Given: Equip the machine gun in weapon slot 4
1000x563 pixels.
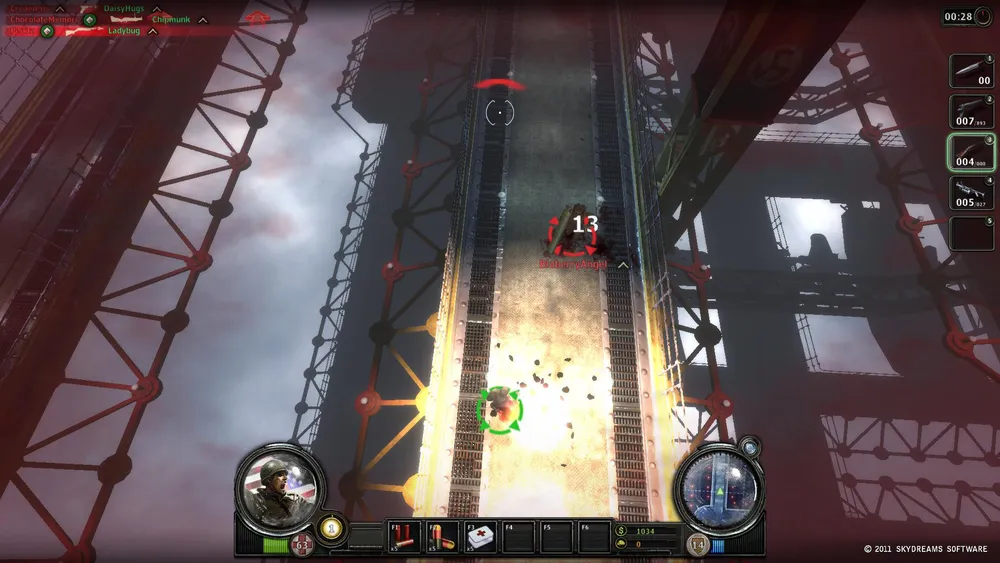Looking at the screenshot, I should pyautogui.click(x=970, y=192).
